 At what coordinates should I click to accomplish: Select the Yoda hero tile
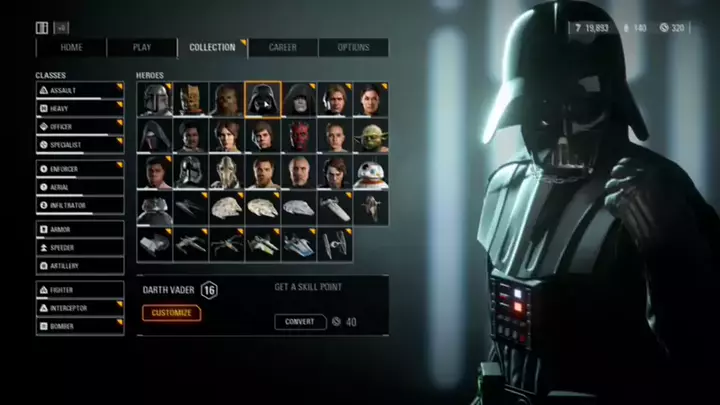click(369, 135)
